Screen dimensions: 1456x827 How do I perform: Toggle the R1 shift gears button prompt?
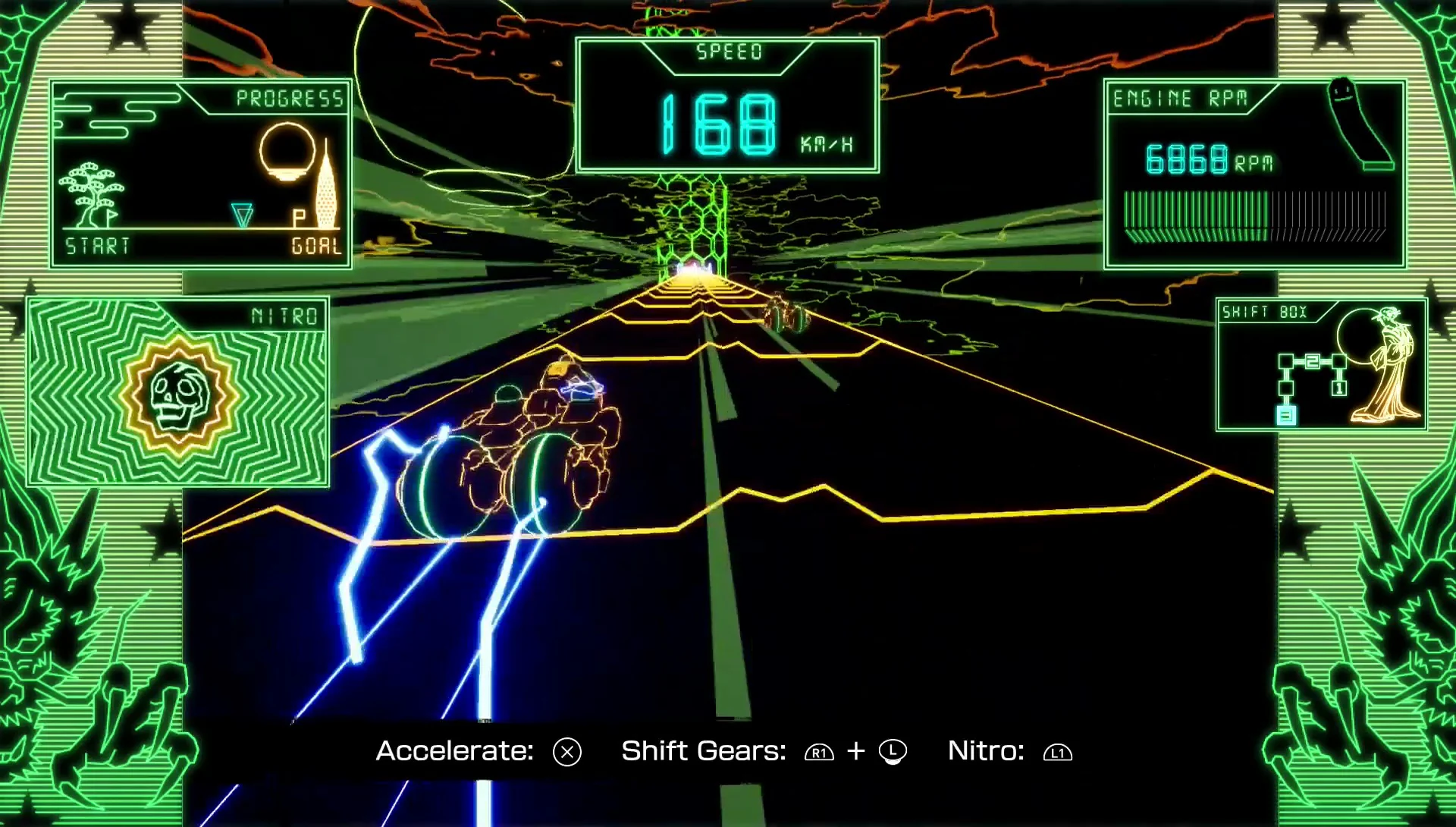point(818,752)
